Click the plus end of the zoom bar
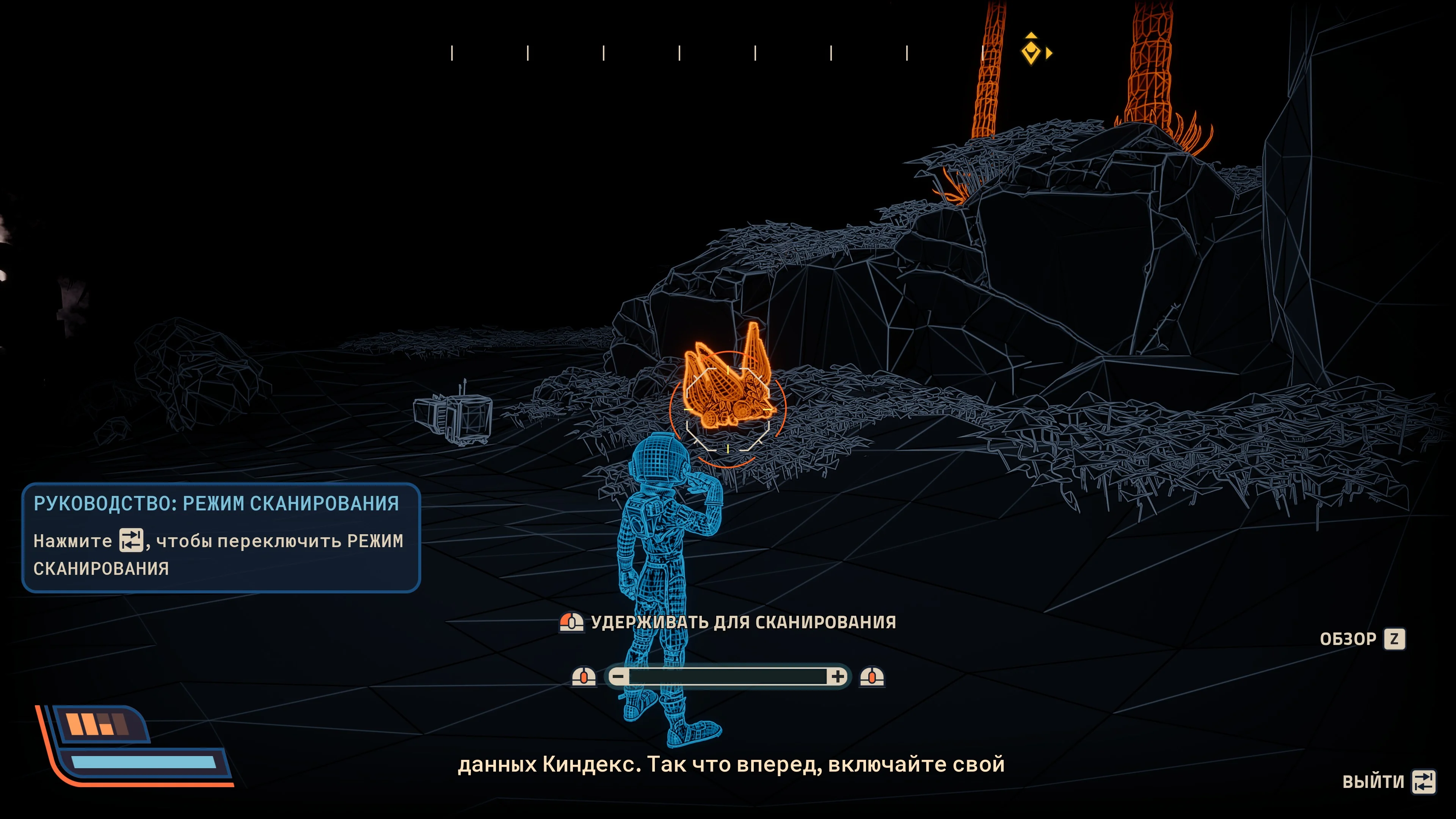1456x819 pixels. [837, 676]
